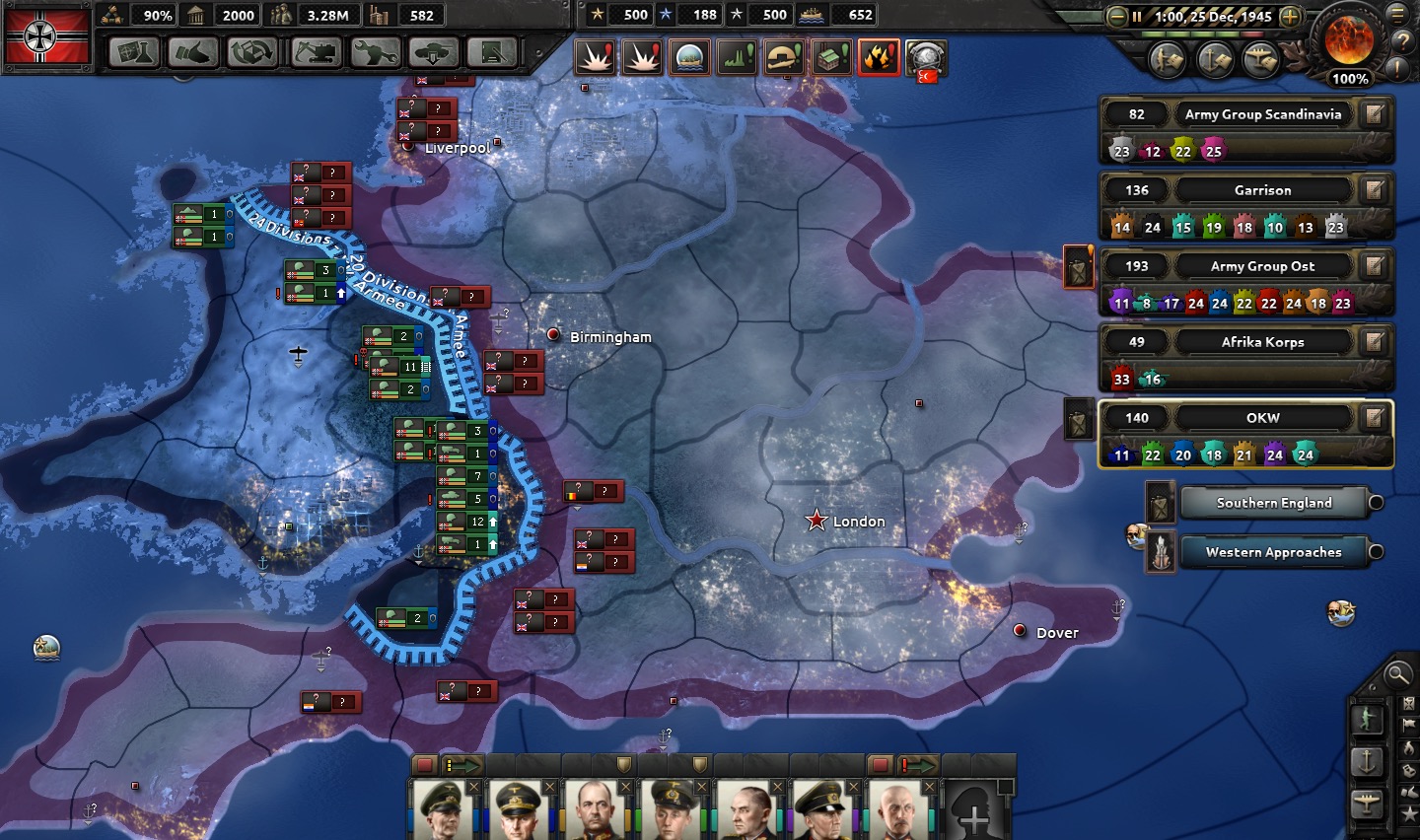Select Army Group Scandinavia
The height and width of the screenshot is (840, 1420).
1262,114
